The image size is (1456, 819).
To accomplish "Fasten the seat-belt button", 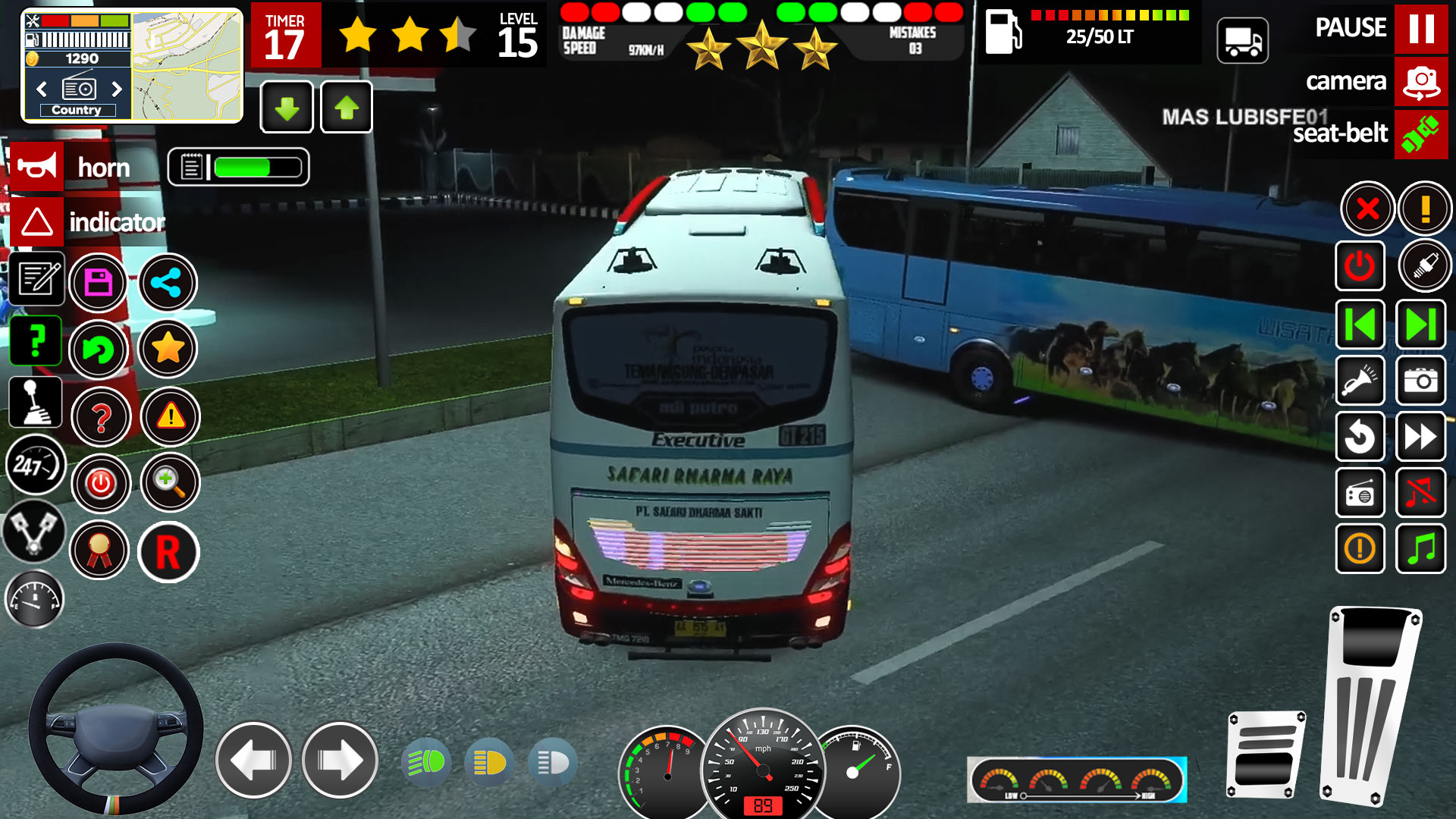I will [1420, 134].
